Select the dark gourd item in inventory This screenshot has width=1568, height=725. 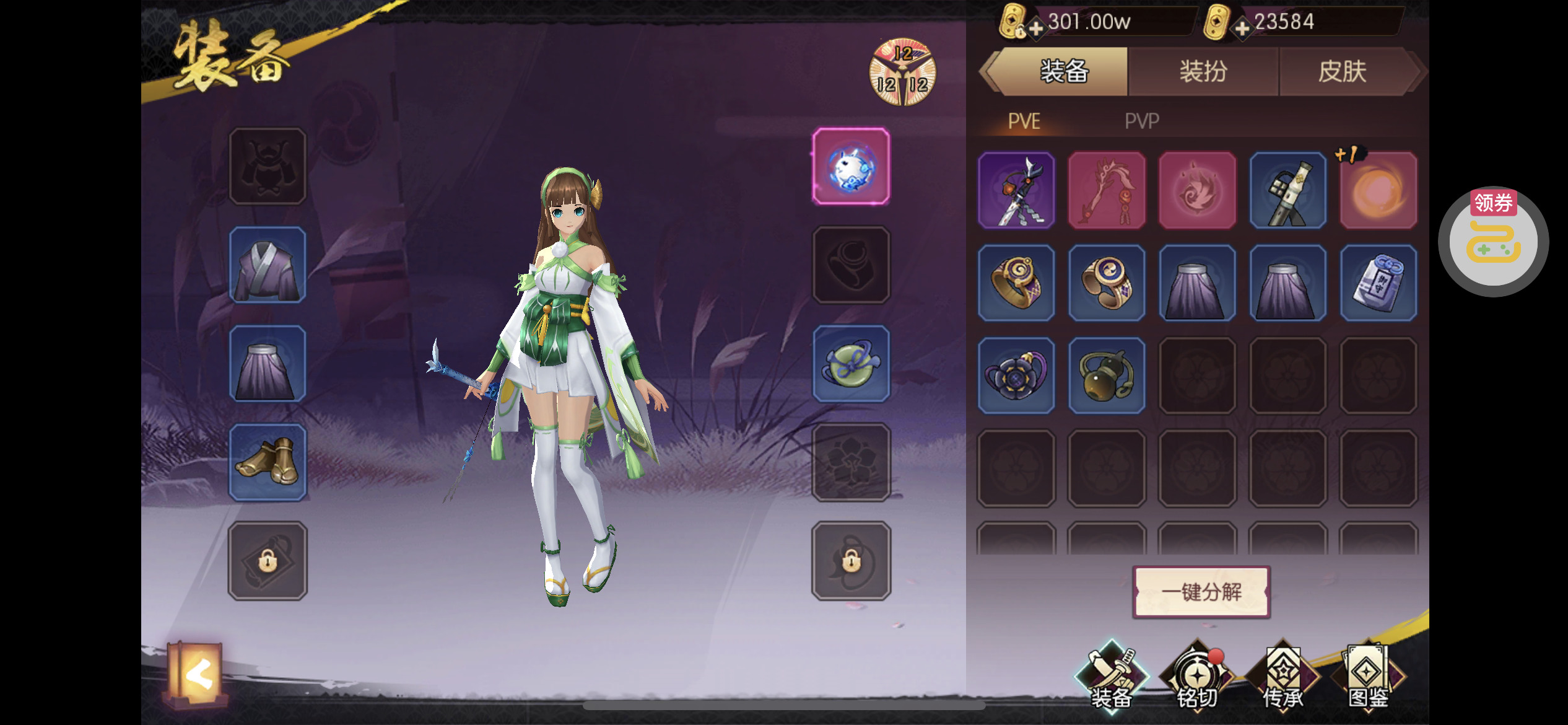click(x=1107, y=376)
